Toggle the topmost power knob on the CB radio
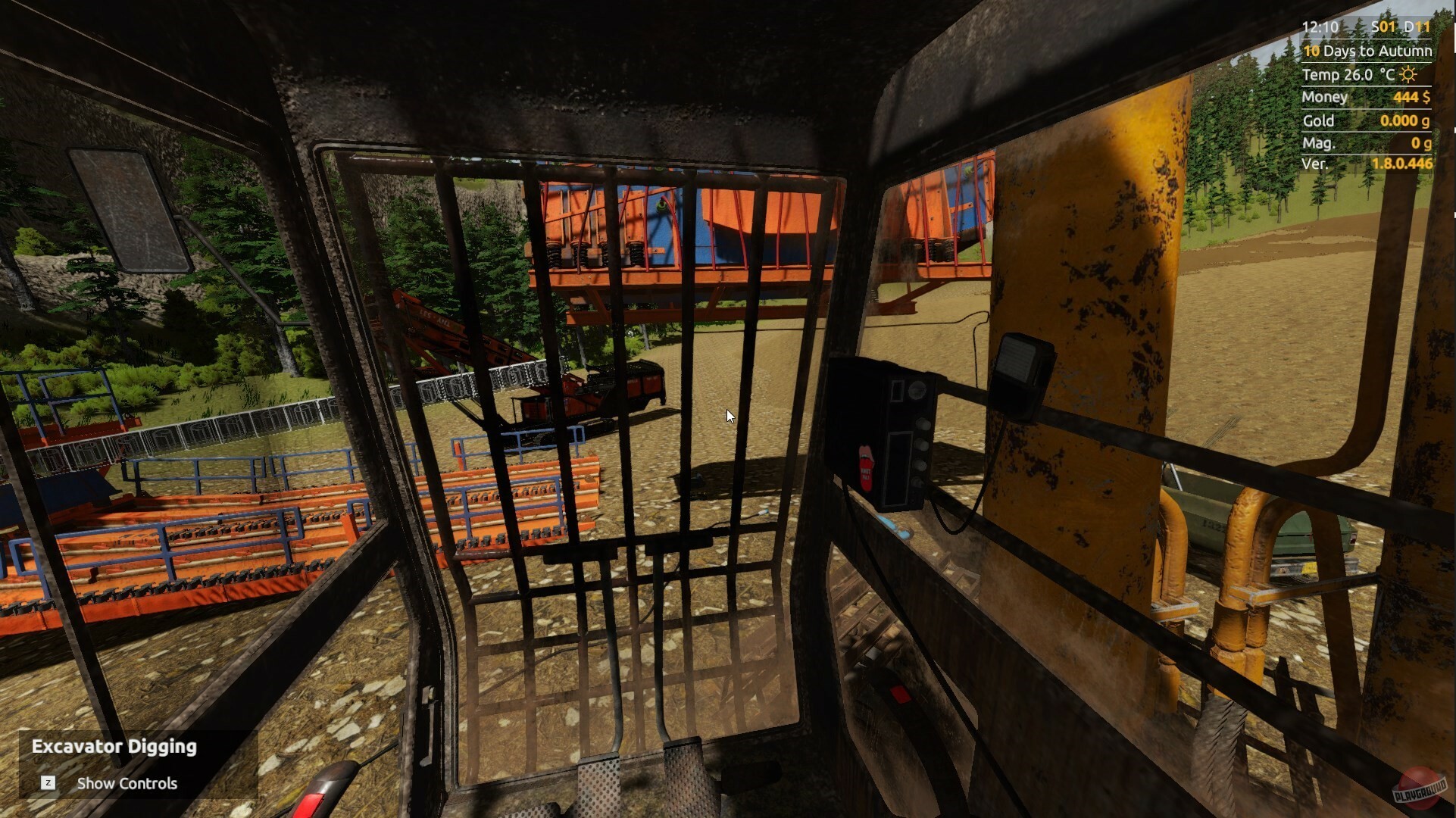The image size is (1456, 818). pyautogui.click(x=922, y=424)
